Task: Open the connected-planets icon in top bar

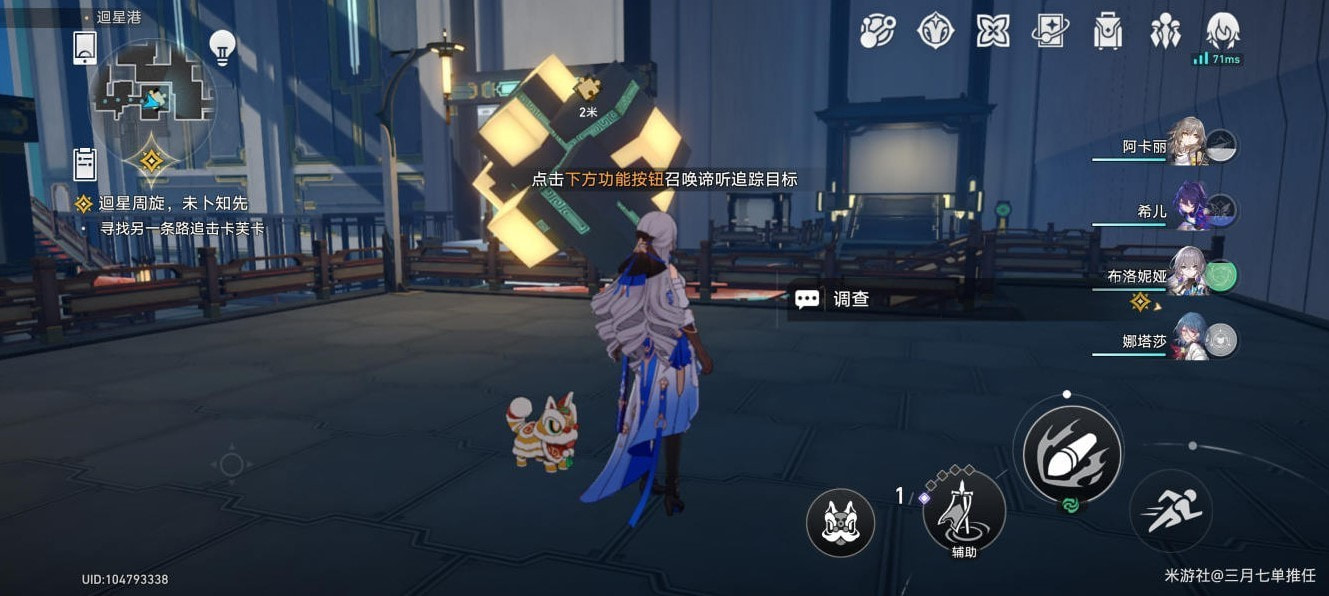Action: 877,31
